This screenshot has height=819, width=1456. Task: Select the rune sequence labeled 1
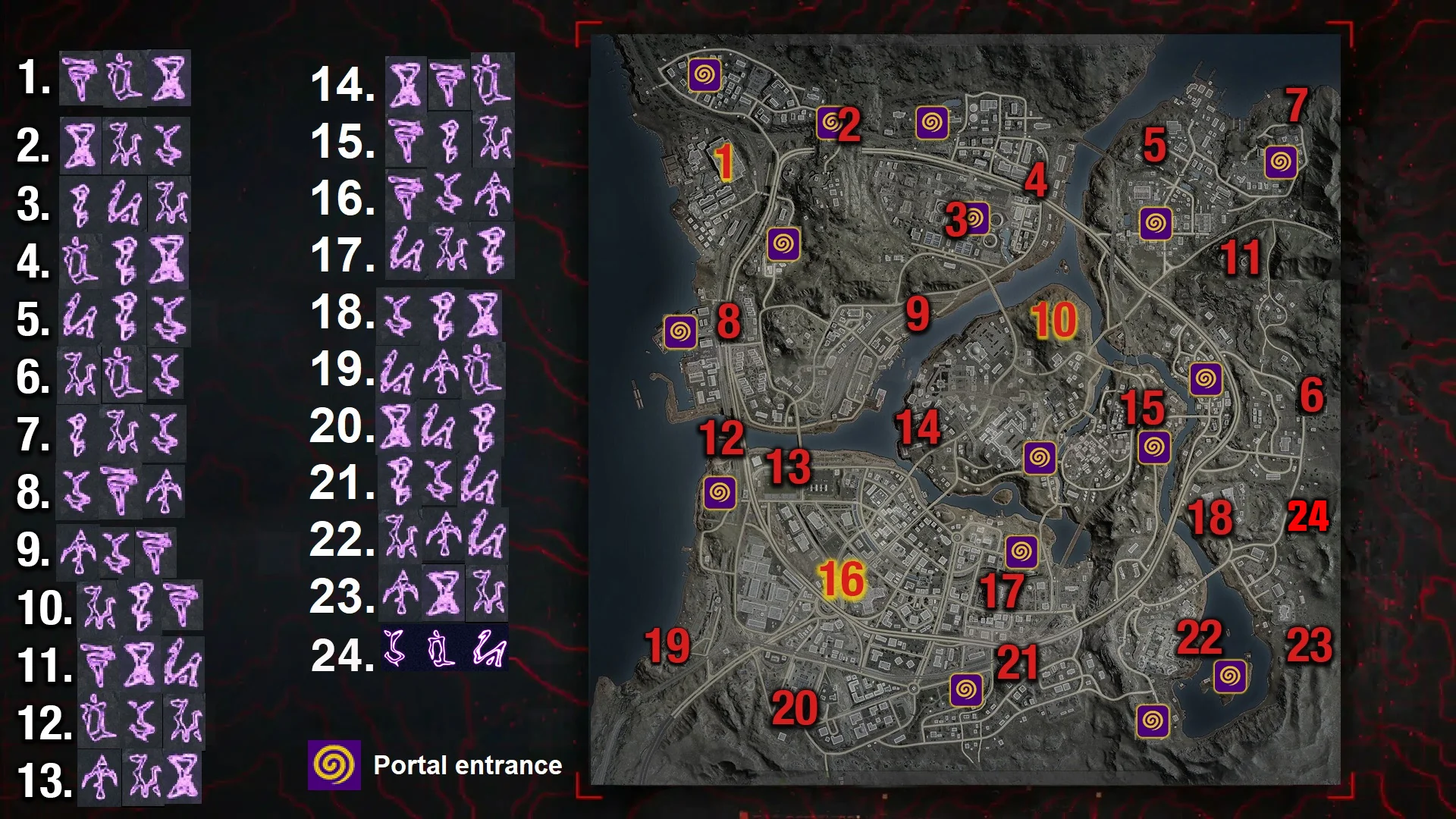pos(125,78)
